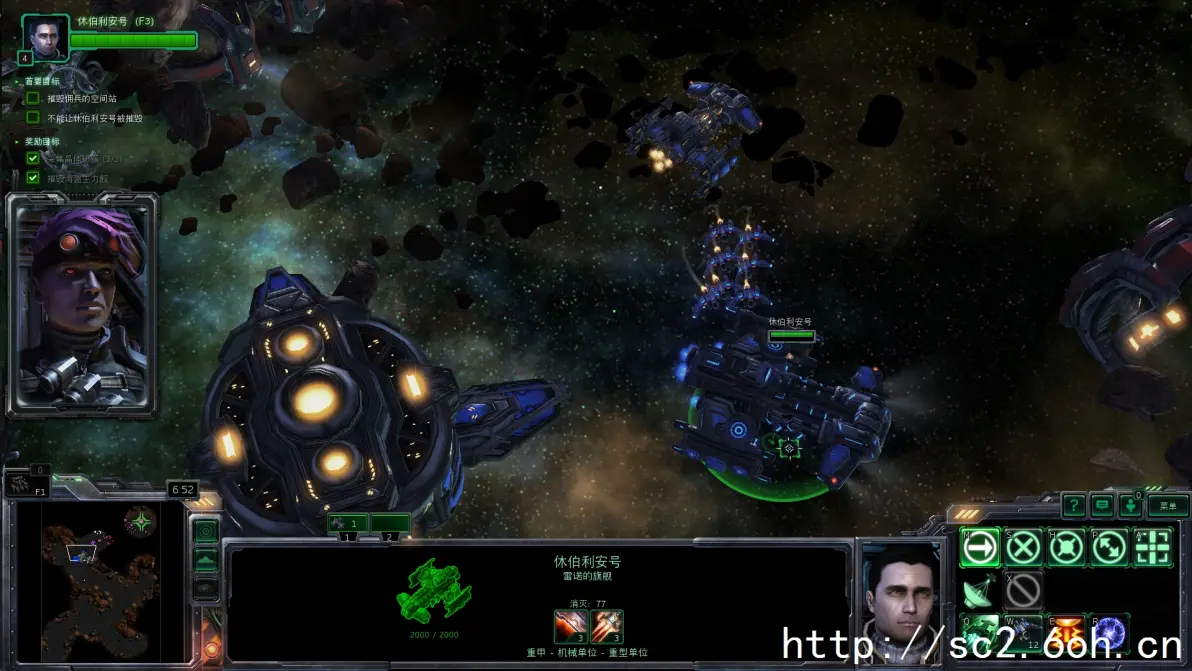
Task: Use the blue energy sphere ability
Action: (1110, 632)
